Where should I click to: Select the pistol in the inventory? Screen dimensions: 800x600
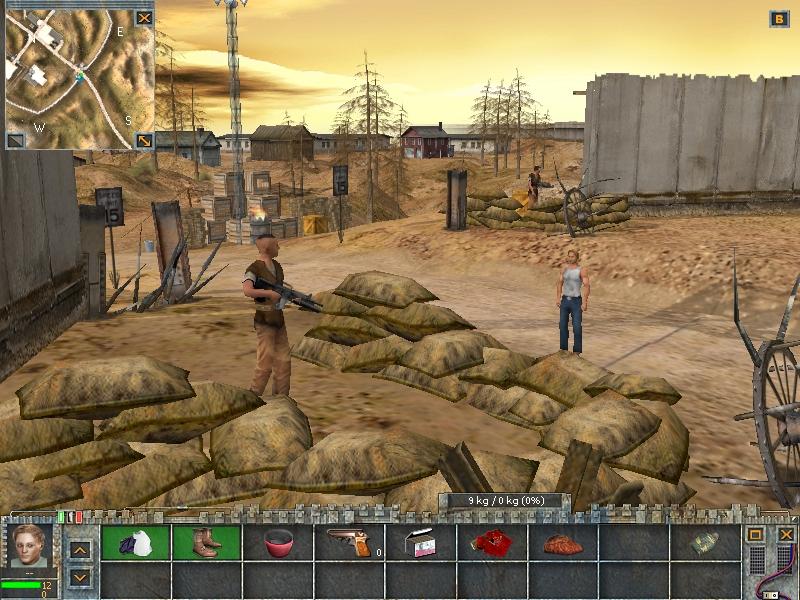[349, 543]
